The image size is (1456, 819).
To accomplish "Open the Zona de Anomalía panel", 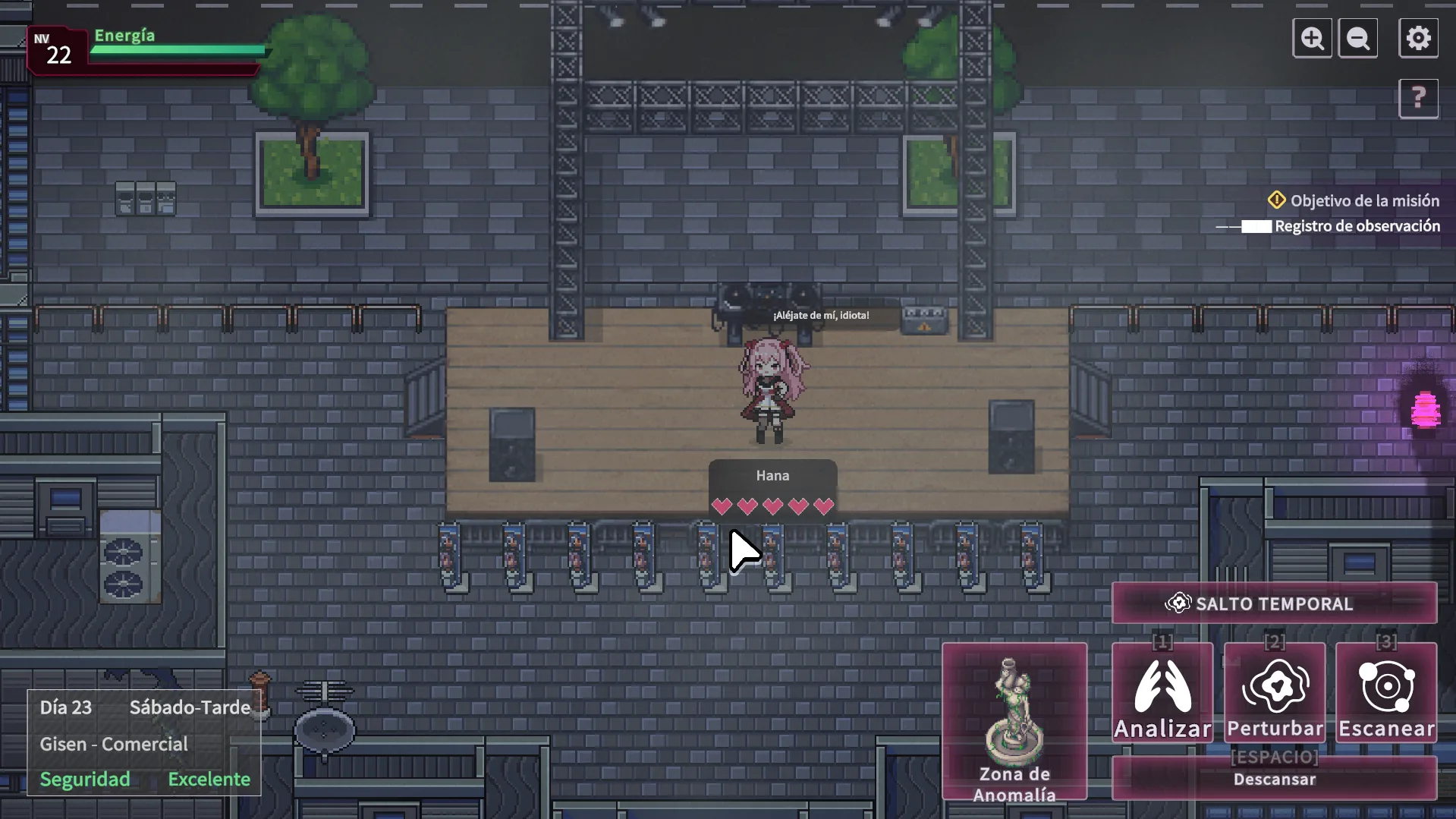I will click(1014, 721).
